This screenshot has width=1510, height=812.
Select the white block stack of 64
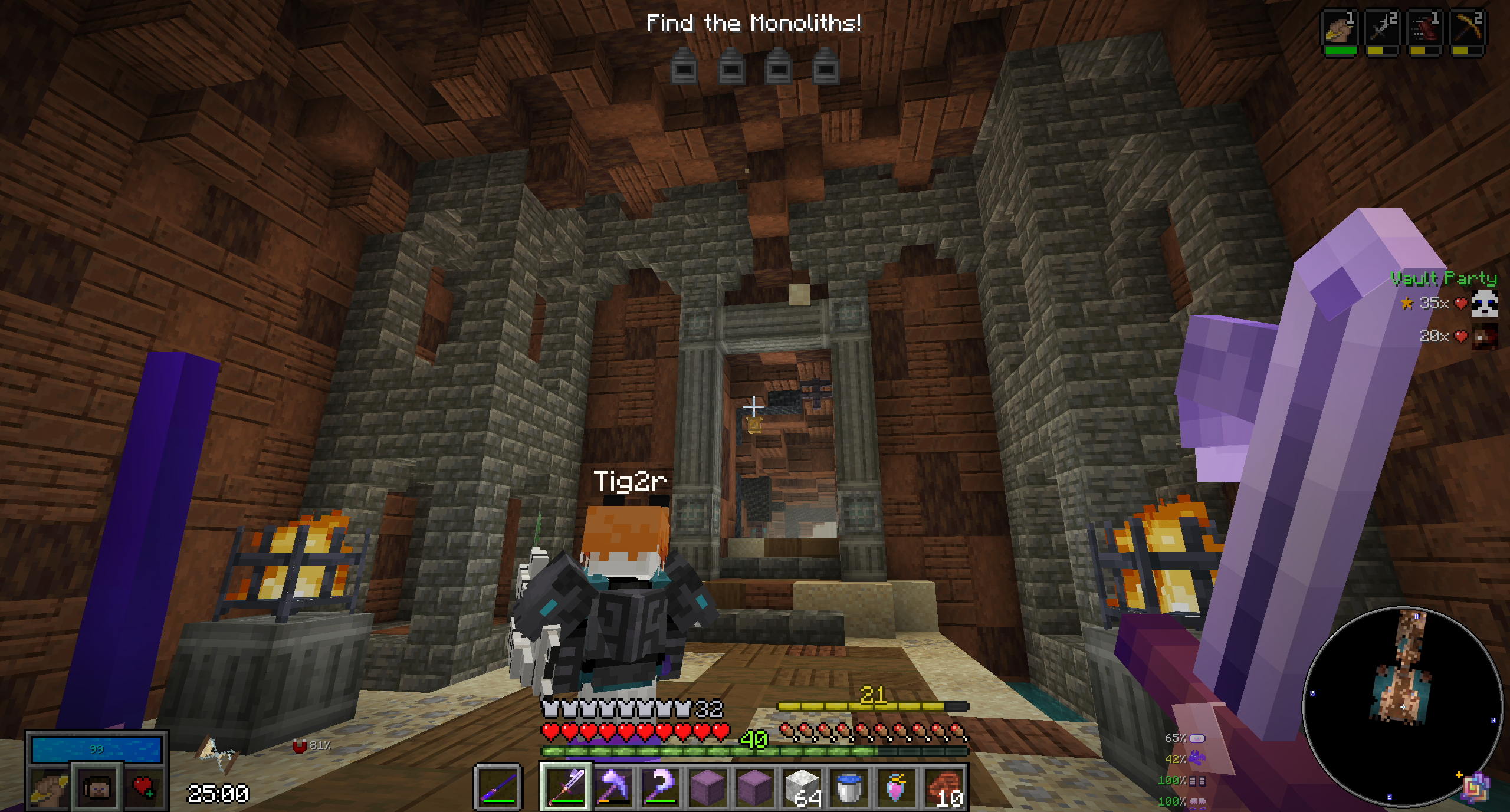(802, 787)
